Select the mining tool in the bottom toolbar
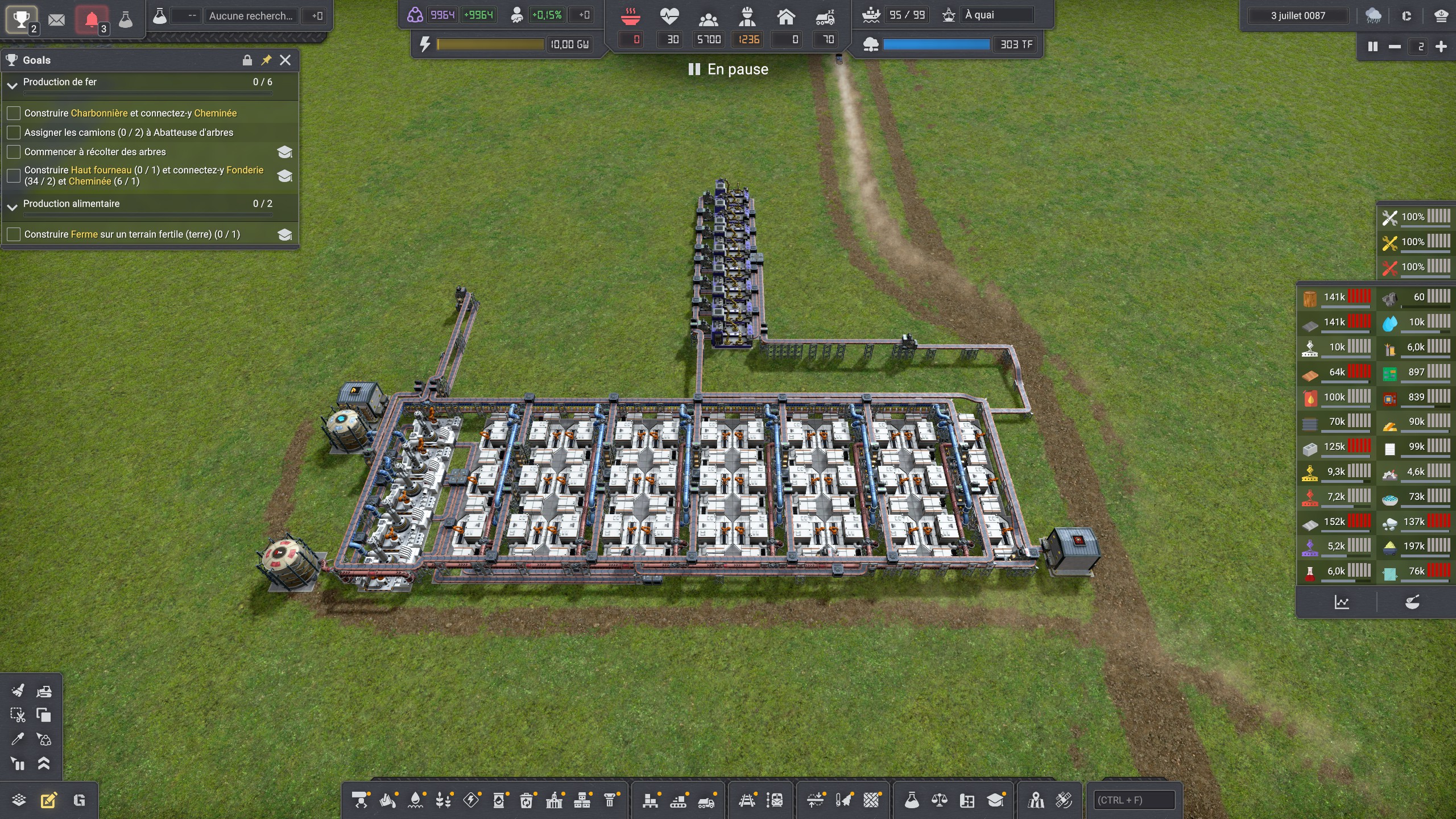 point(361,799)
